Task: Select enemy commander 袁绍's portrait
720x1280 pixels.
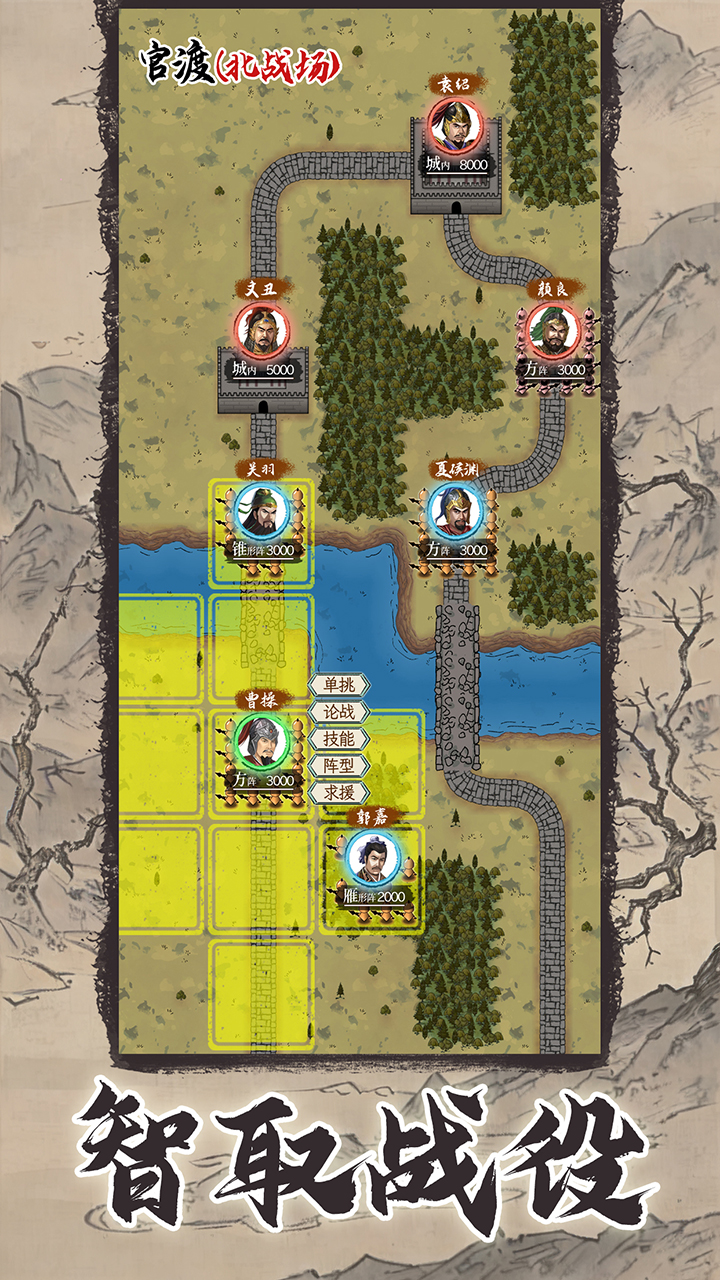Action: 455,125
